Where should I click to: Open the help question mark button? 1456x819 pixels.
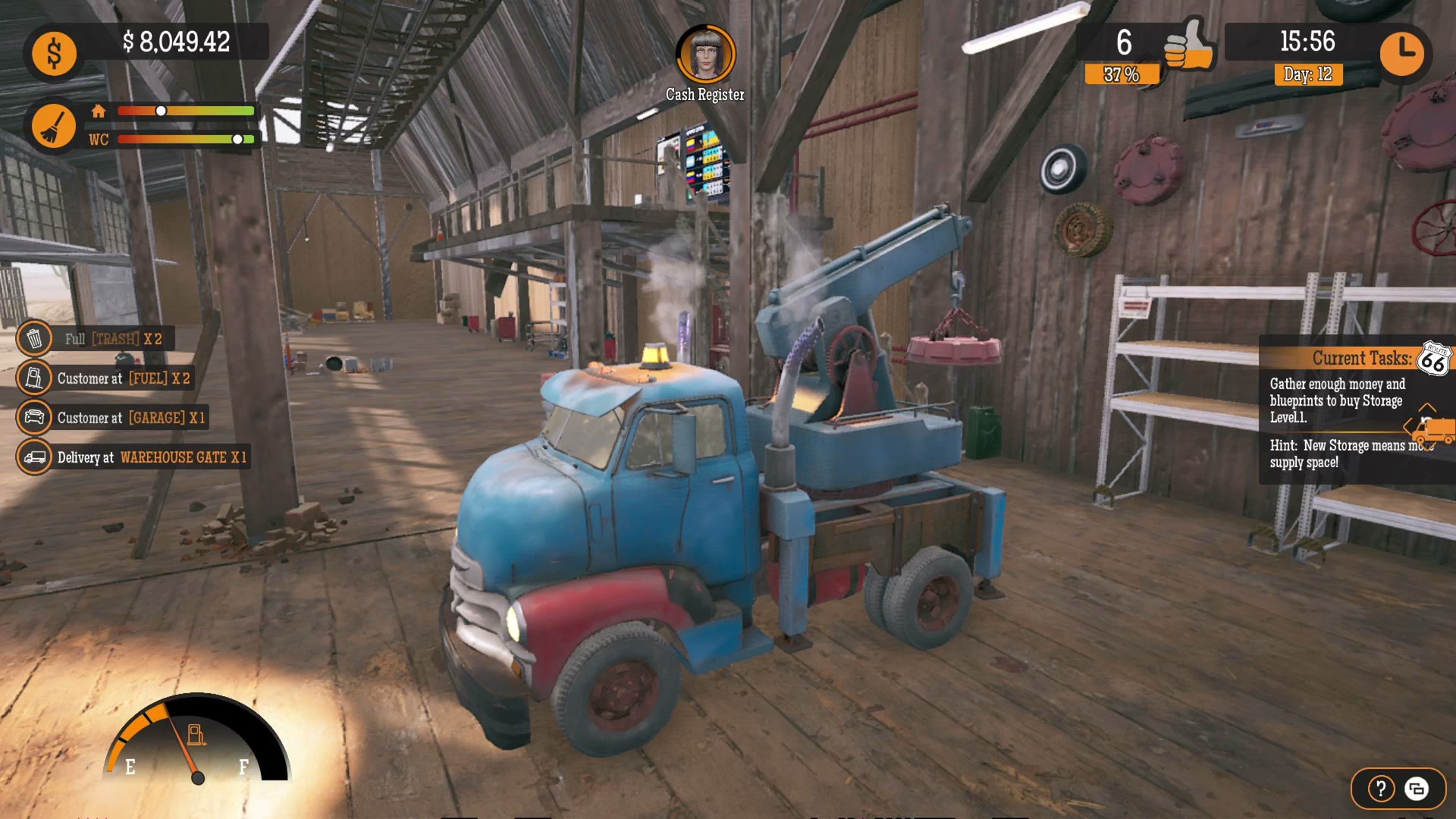point(1381,789)
